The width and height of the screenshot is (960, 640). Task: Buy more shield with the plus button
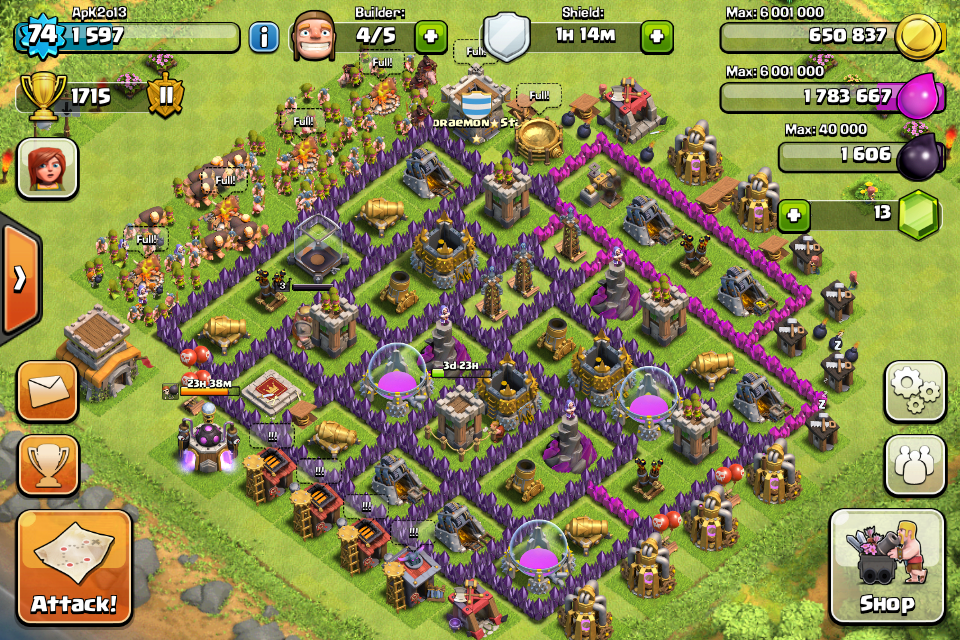[657, 38]
